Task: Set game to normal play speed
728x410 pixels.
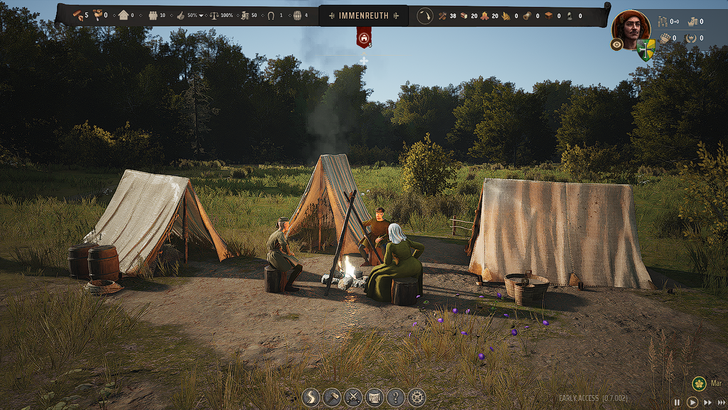Action: pyautogui.click(x=691, y=401)
